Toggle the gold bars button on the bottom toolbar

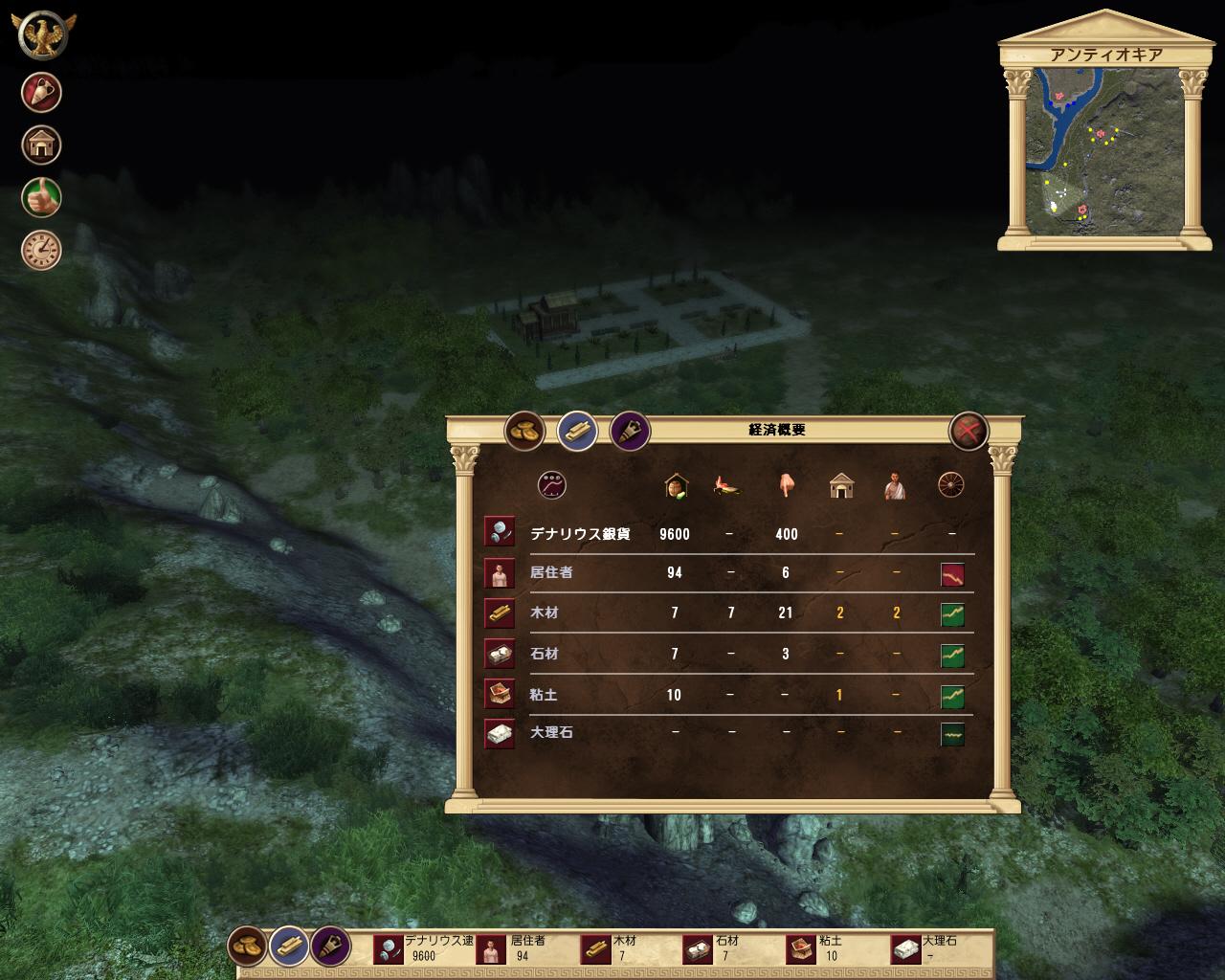click(x=289, y=947)
